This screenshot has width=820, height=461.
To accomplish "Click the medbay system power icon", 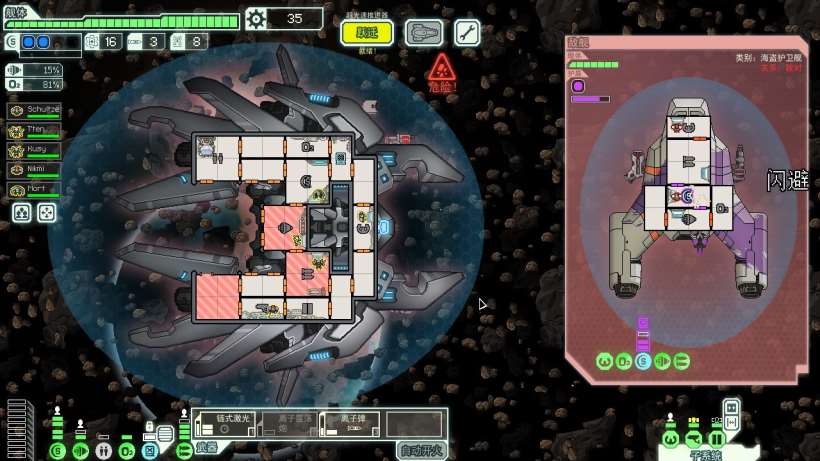I will pos(104,450).
